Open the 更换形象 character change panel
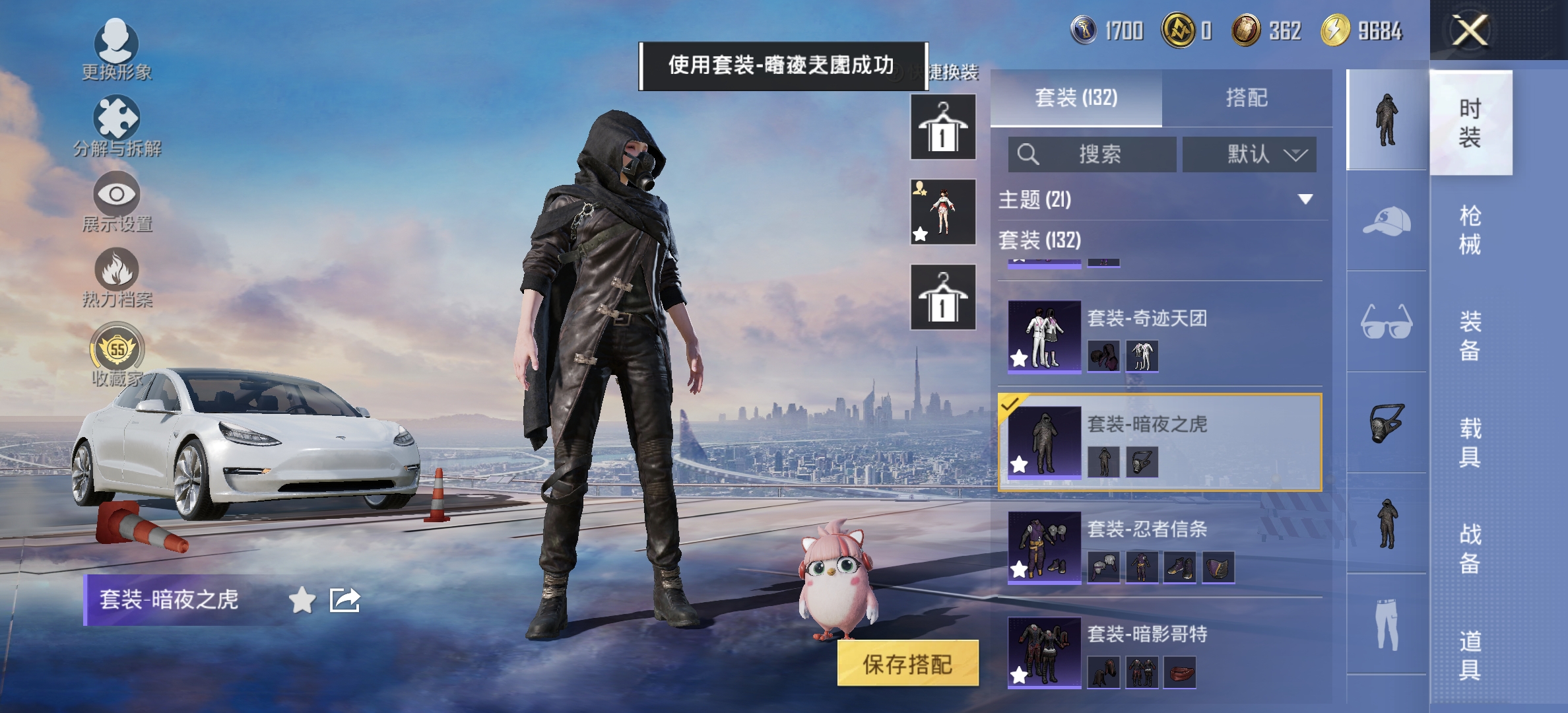This screenshot has height=713, width=1568. click(117, 46)
